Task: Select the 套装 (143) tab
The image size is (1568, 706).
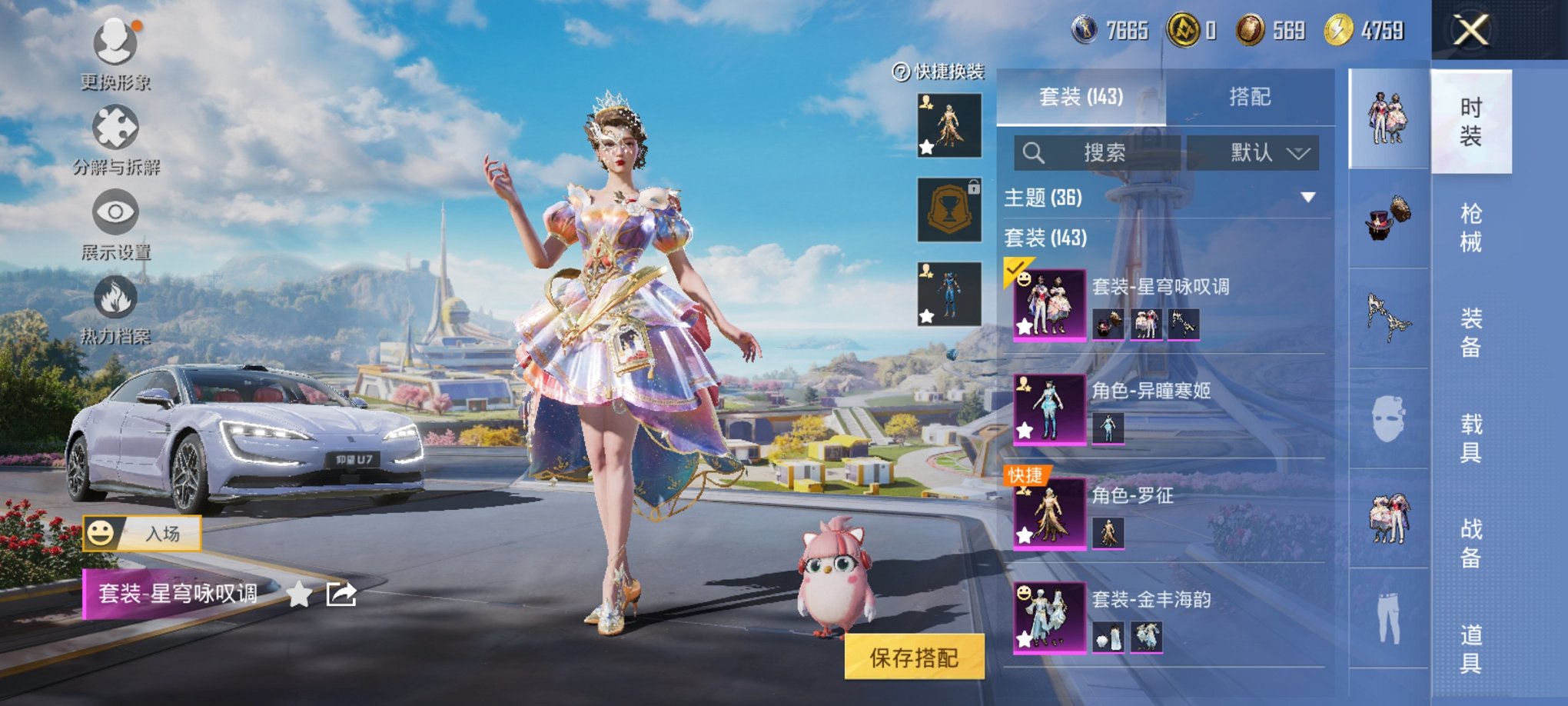Action: point(1081,97)
